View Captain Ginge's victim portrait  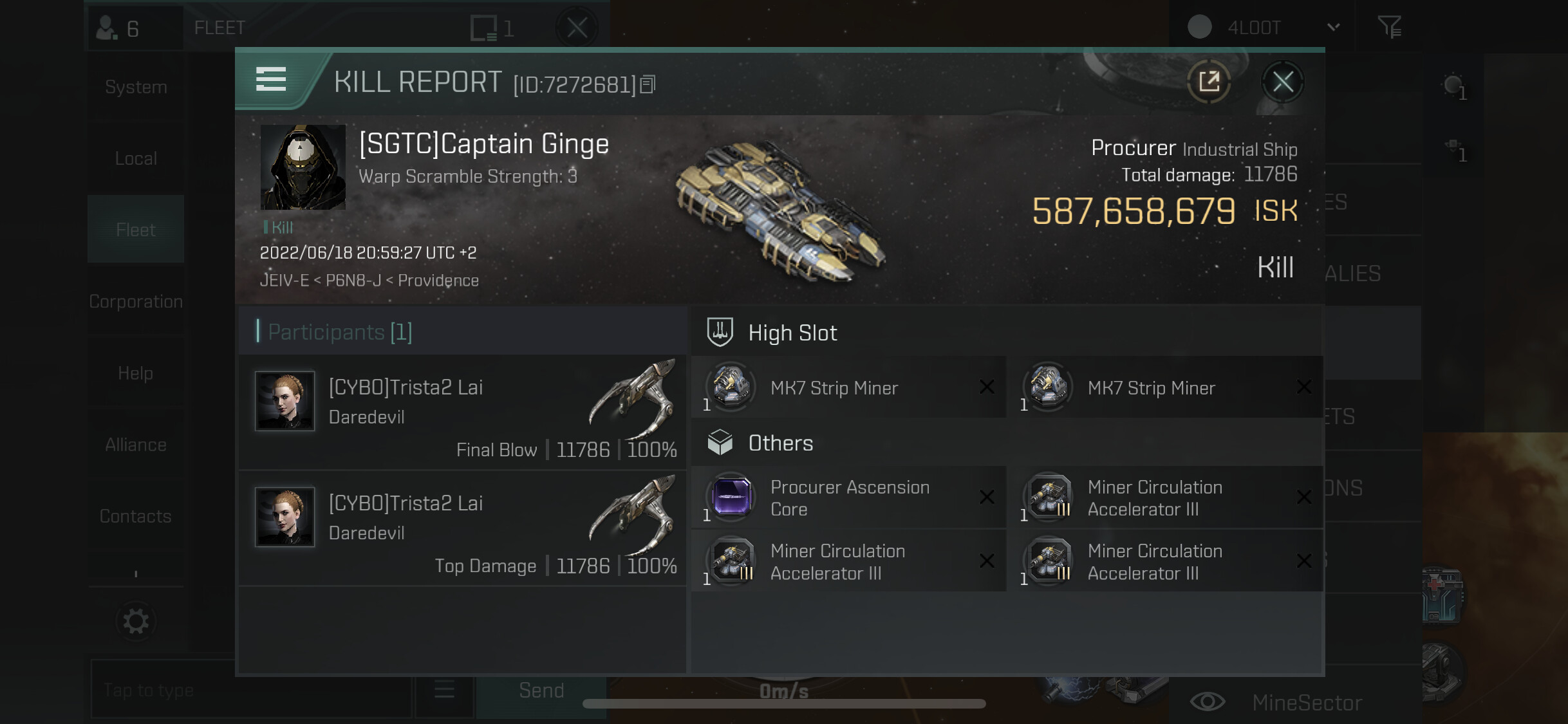coord(303,167)
